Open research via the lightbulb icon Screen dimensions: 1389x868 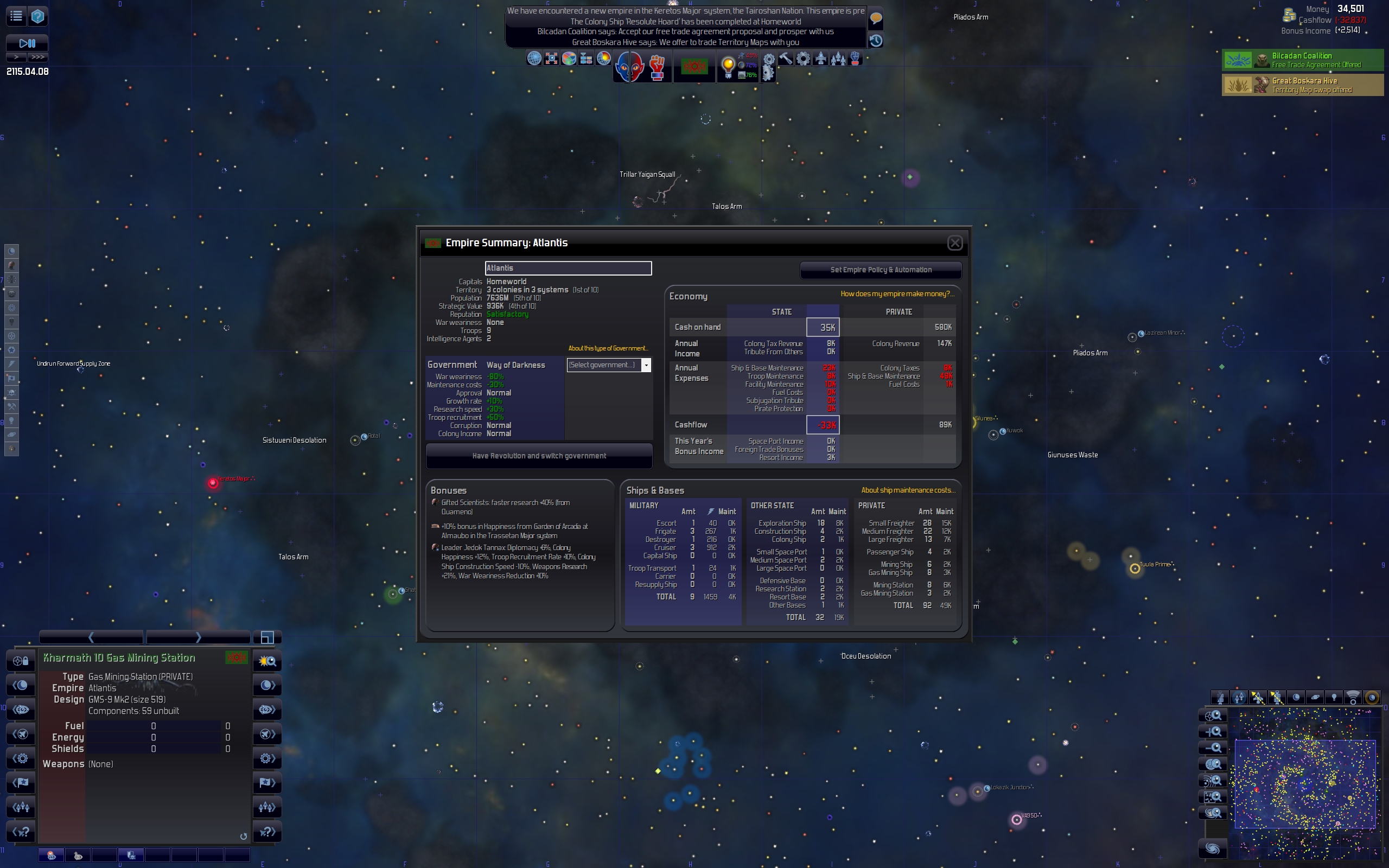(728, 66)
